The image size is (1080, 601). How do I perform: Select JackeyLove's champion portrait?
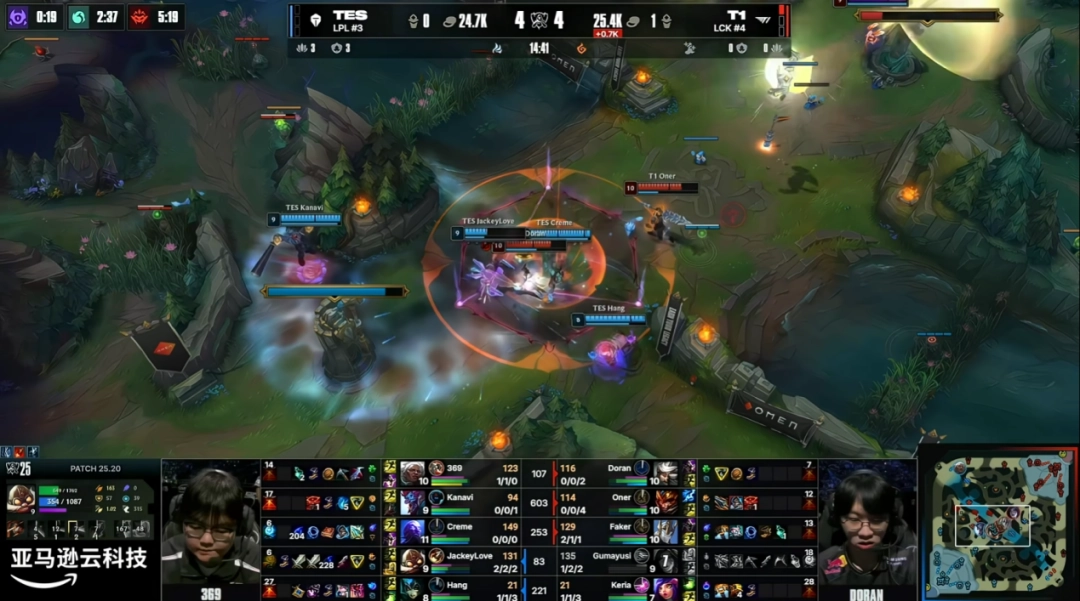pyautogui.click(x=413, y=558)
